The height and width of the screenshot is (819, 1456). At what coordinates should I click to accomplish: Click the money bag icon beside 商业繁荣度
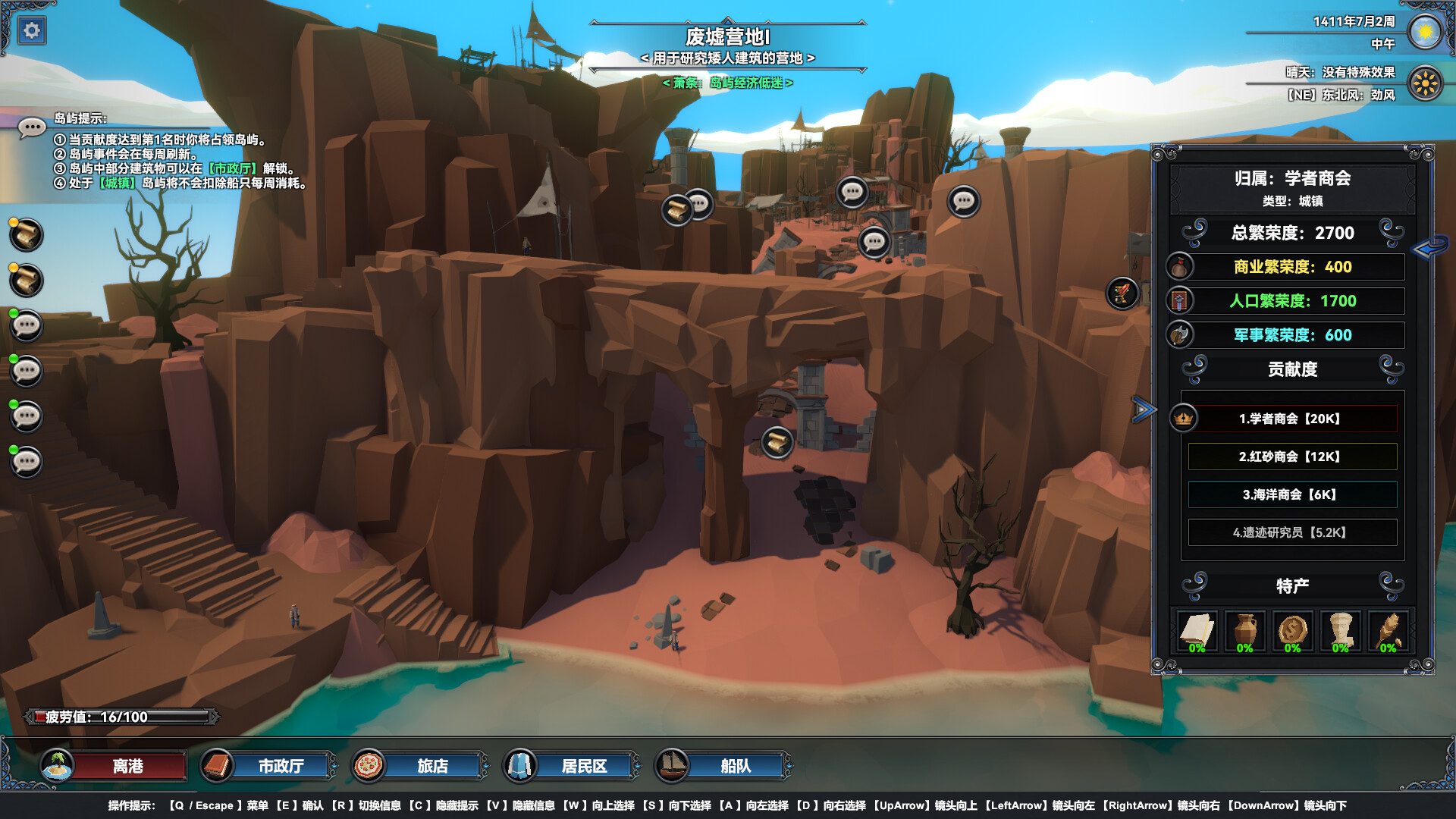click(x=1181, y=267)
